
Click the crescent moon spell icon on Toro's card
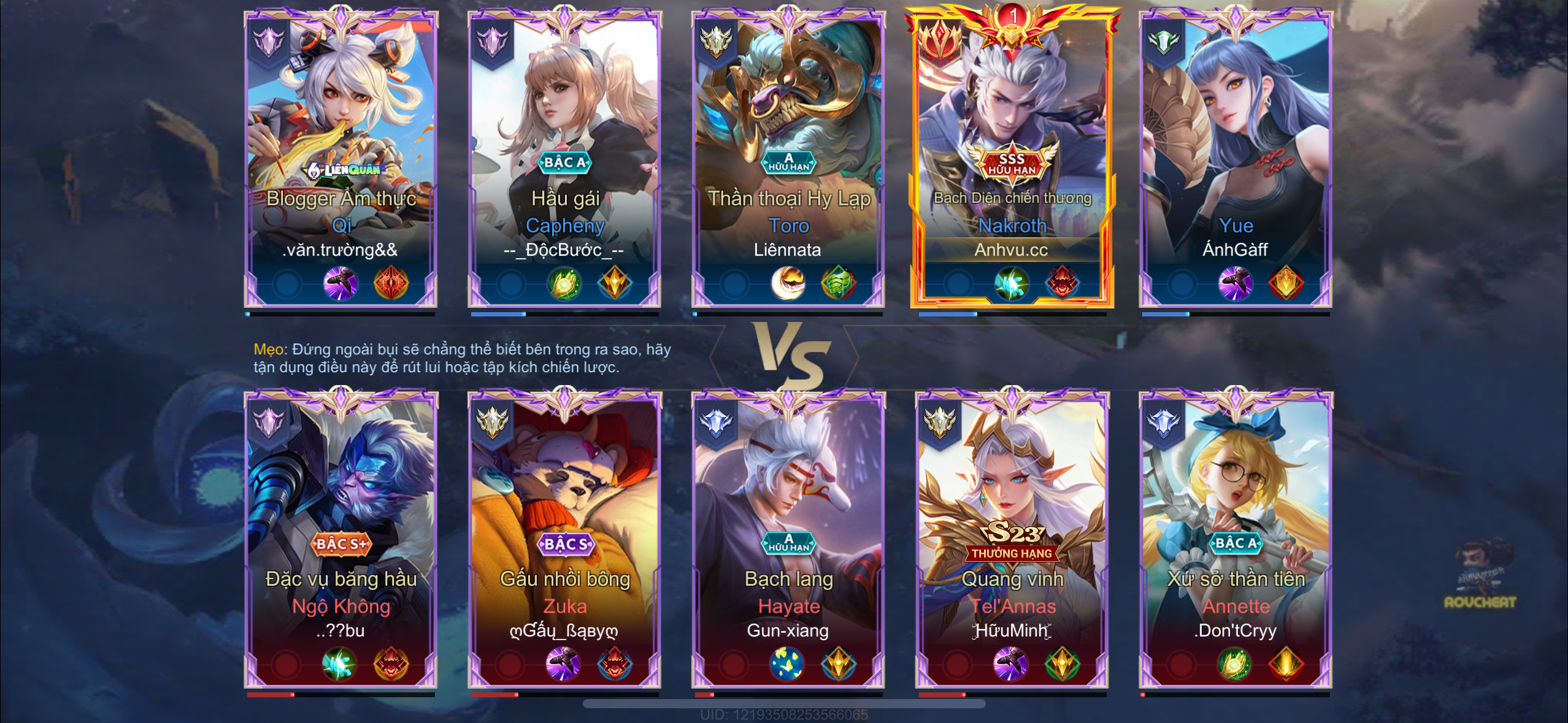(x=788, y=283)
